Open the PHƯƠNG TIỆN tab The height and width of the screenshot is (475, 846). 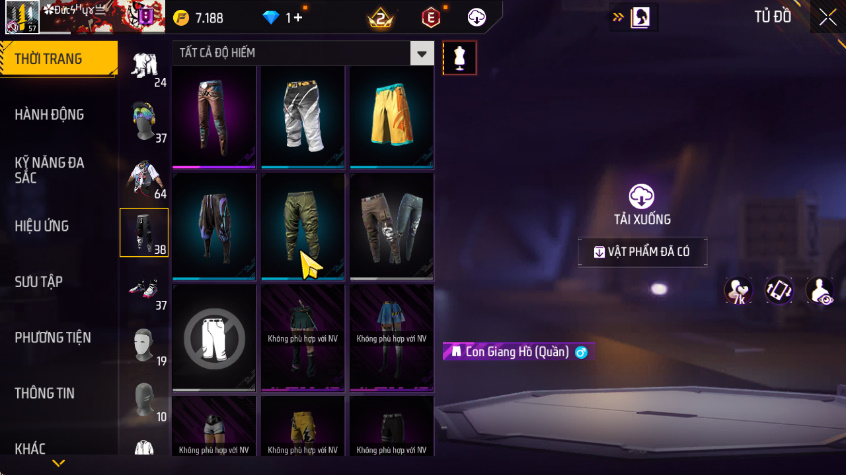[x=52, y=338]
